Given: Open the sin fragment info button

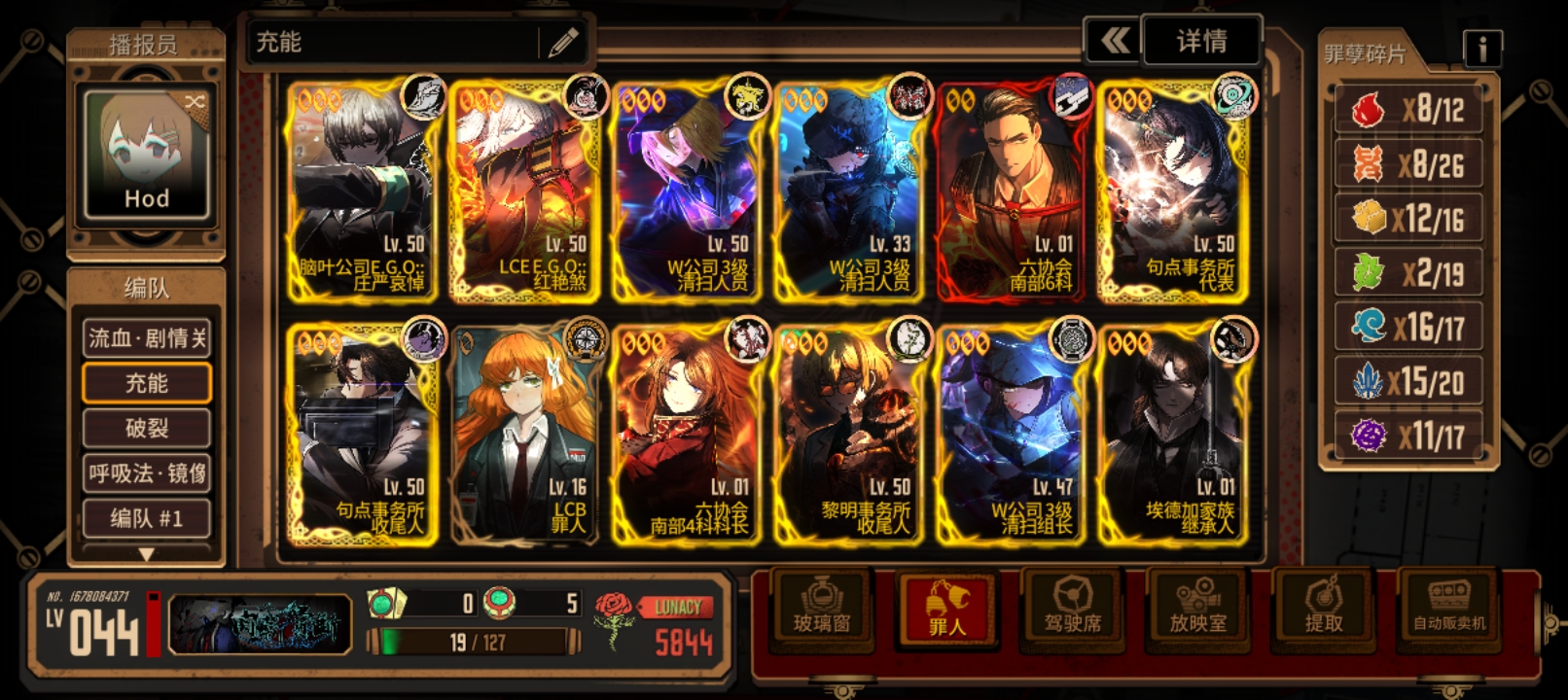Looking at the screenshot, I should [1481, 48].
